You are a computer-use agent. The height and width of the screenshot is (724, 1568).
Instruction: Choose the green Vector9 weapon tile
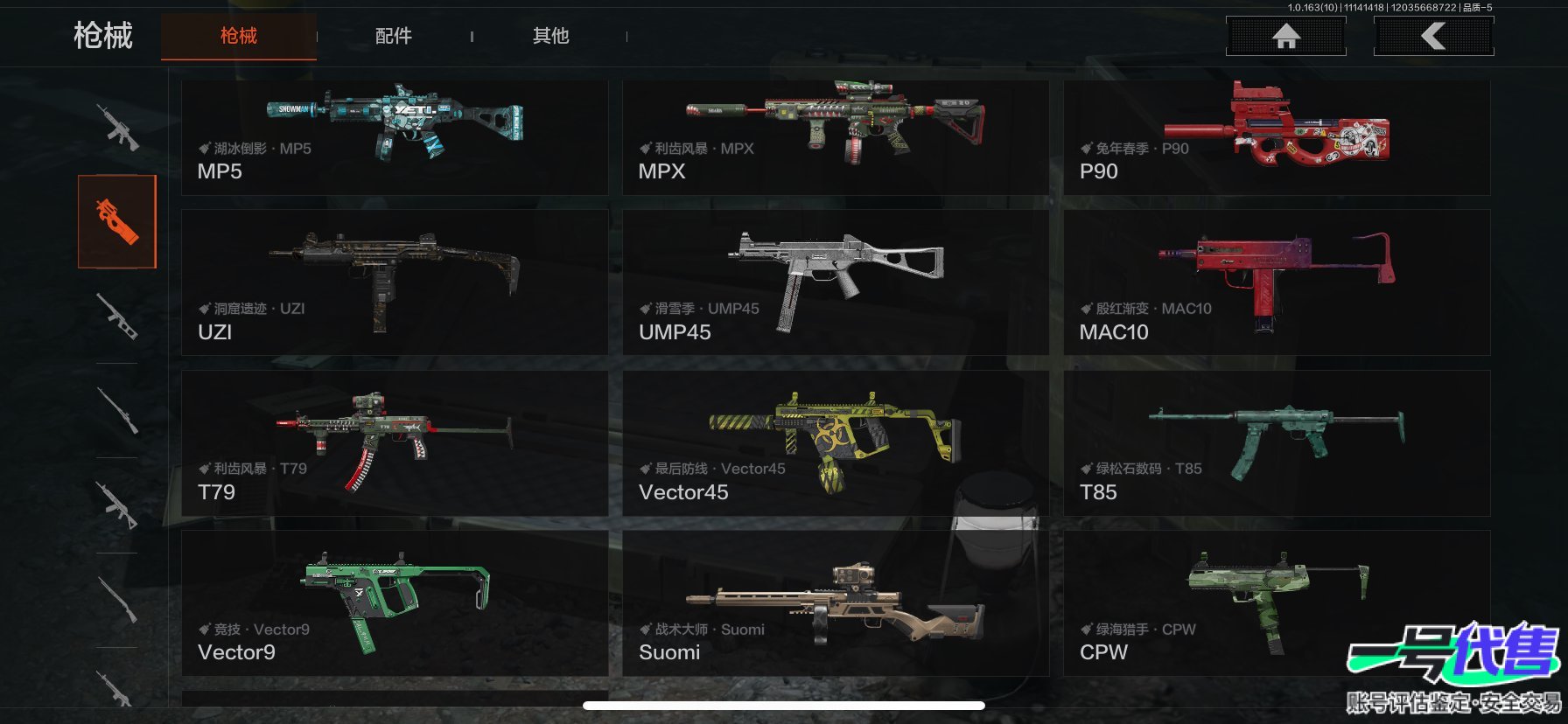[x=395, y=602]
